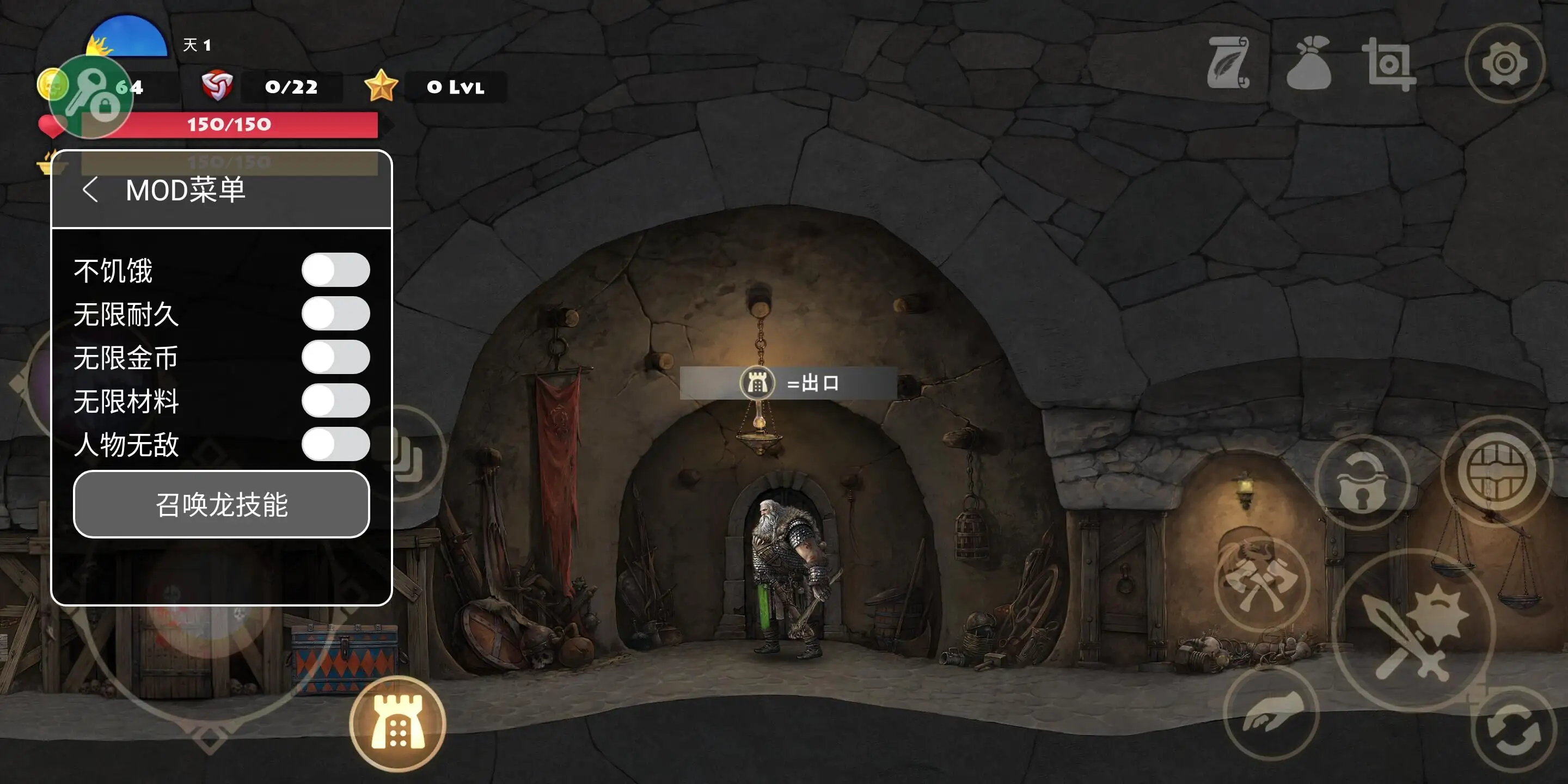
Task: Raise the round shield block button
Action: (1497, 471)
